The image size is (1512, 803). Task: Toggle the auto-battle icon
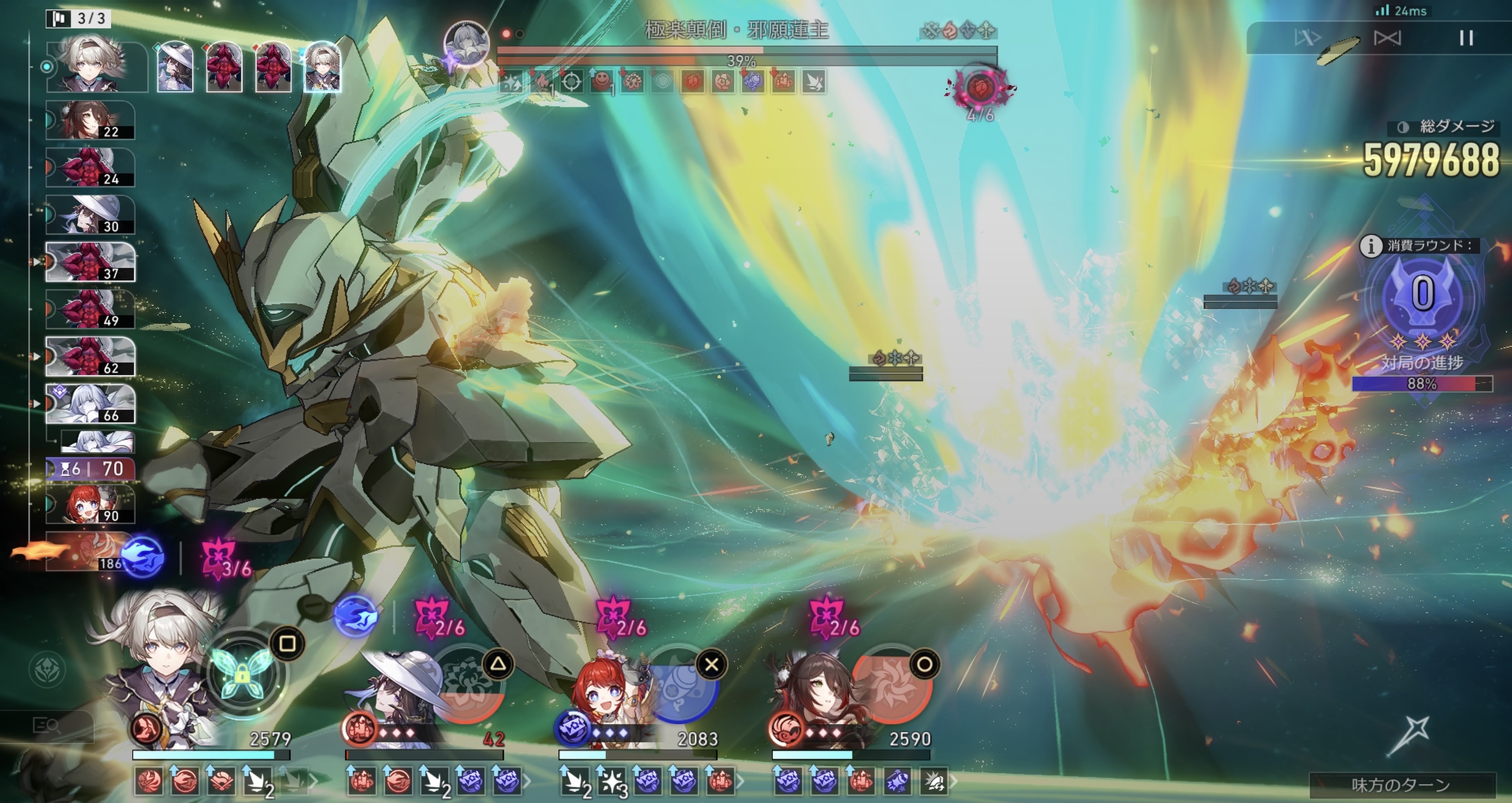(1387, 38)
